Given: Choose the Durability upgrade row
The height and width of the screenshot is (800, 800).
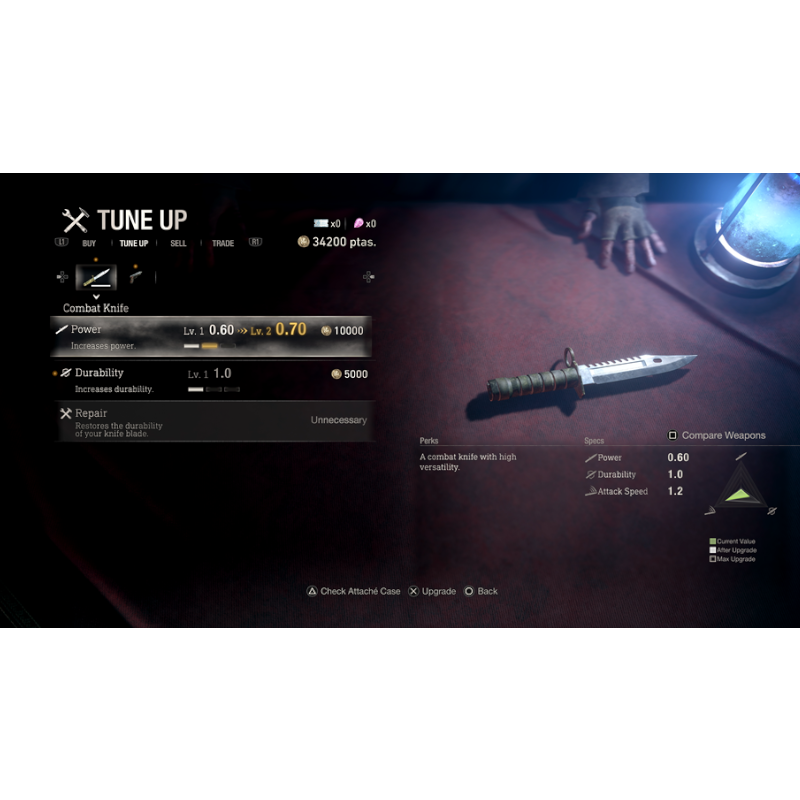Looking at the screenshot, I should [211, 380].
